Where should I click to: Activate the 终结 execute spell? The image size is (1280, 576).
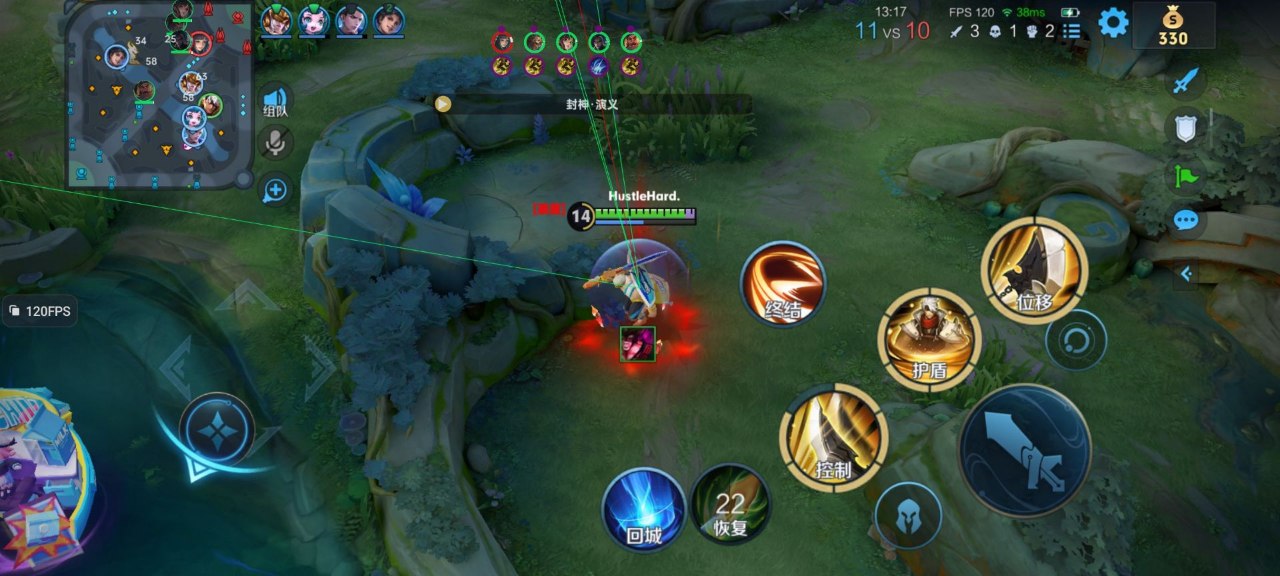tap(783, 284)
